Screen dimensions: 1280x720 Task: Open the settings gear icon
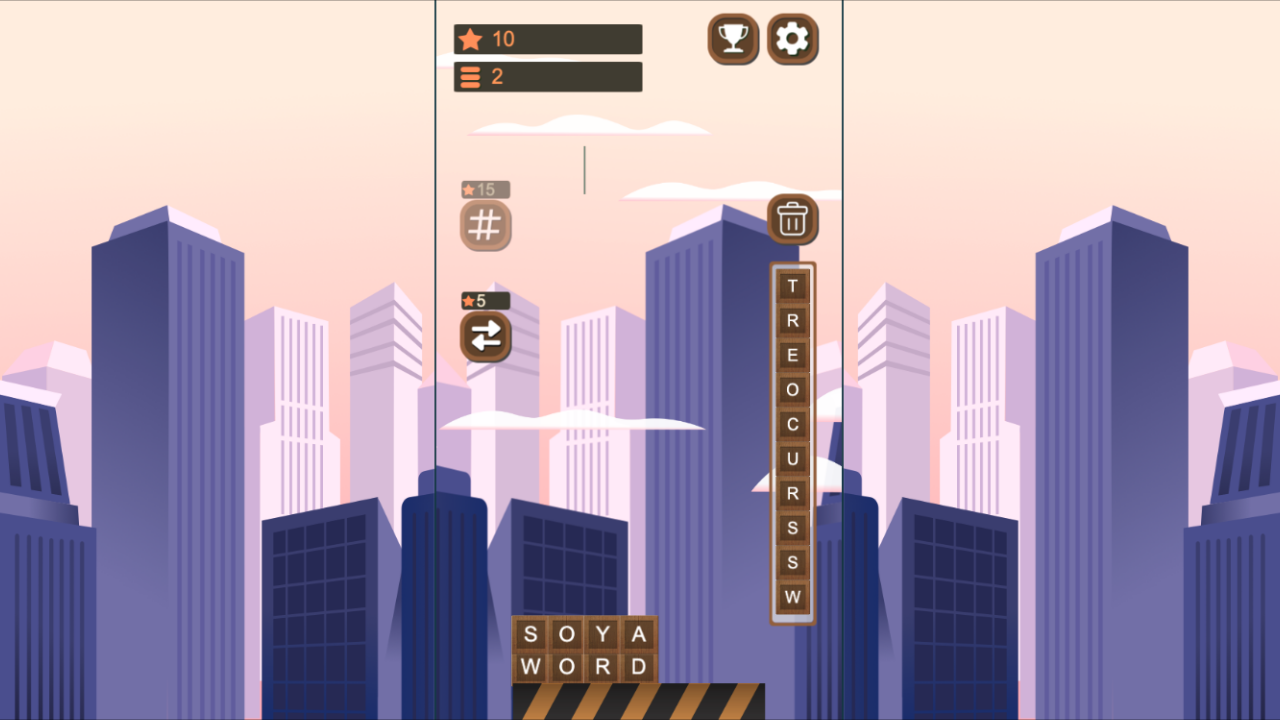[x=792, y=39]
